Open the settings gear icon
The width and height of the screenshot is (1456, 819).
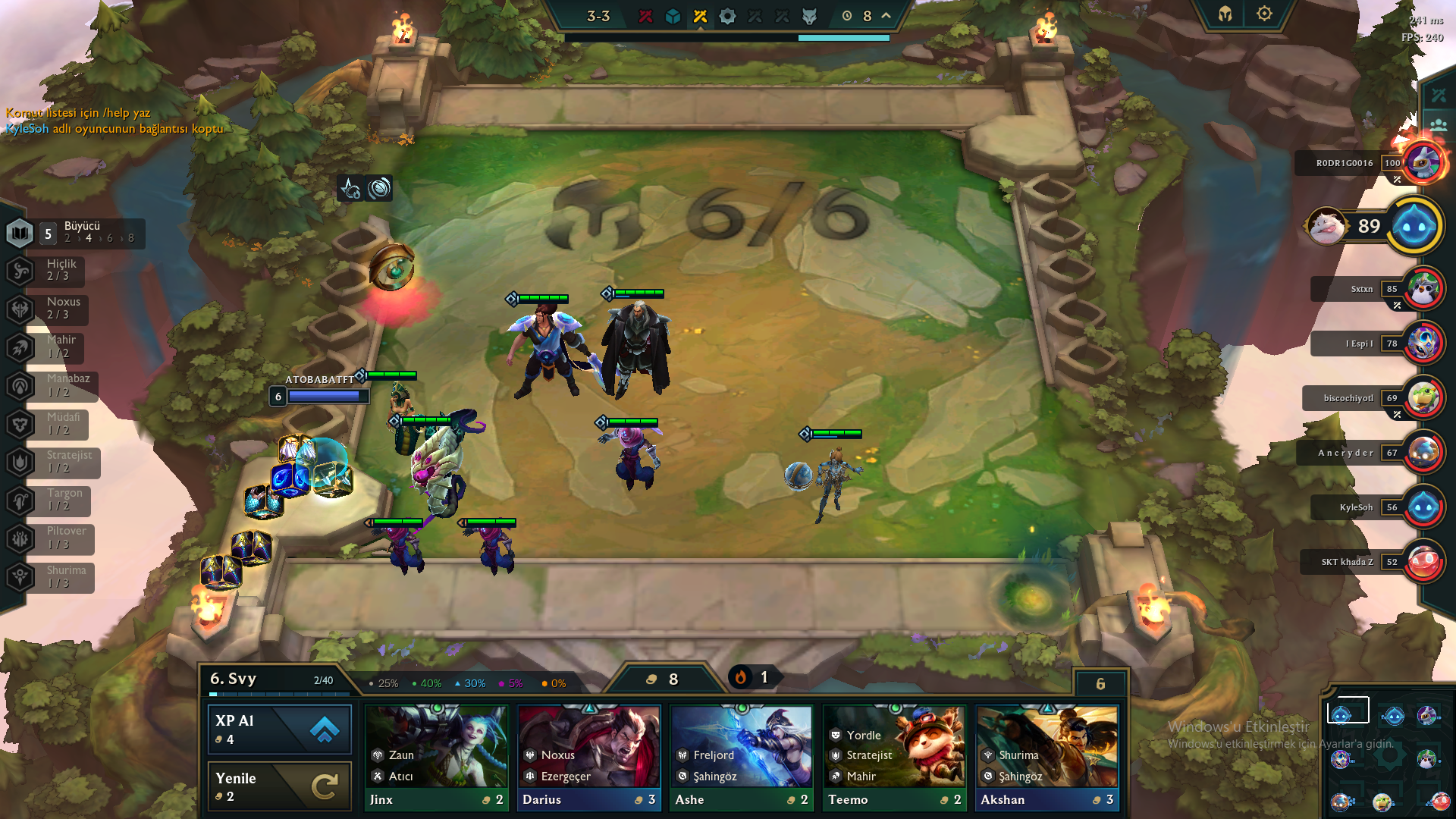coord(1264,14)
